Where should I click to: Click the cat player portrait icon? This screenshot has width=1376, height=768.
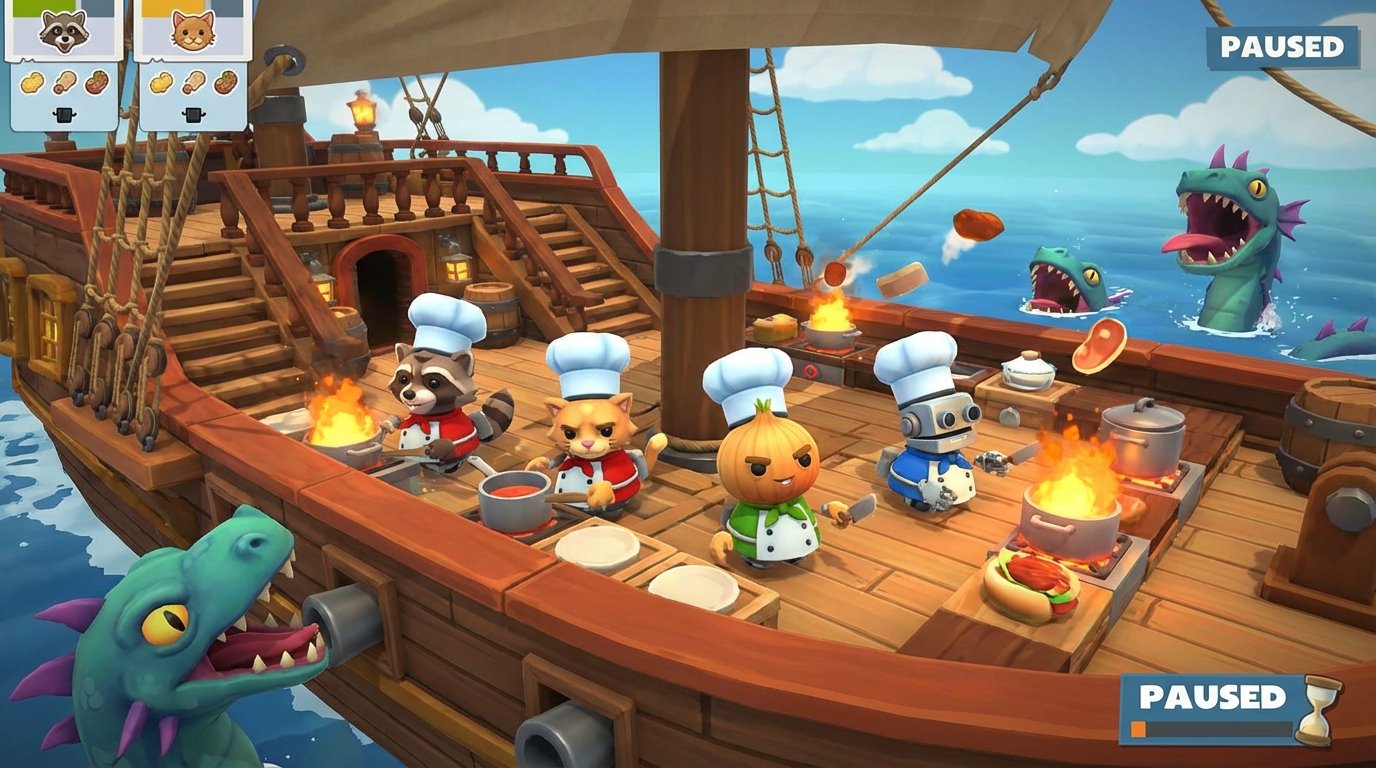click(194, 30)
